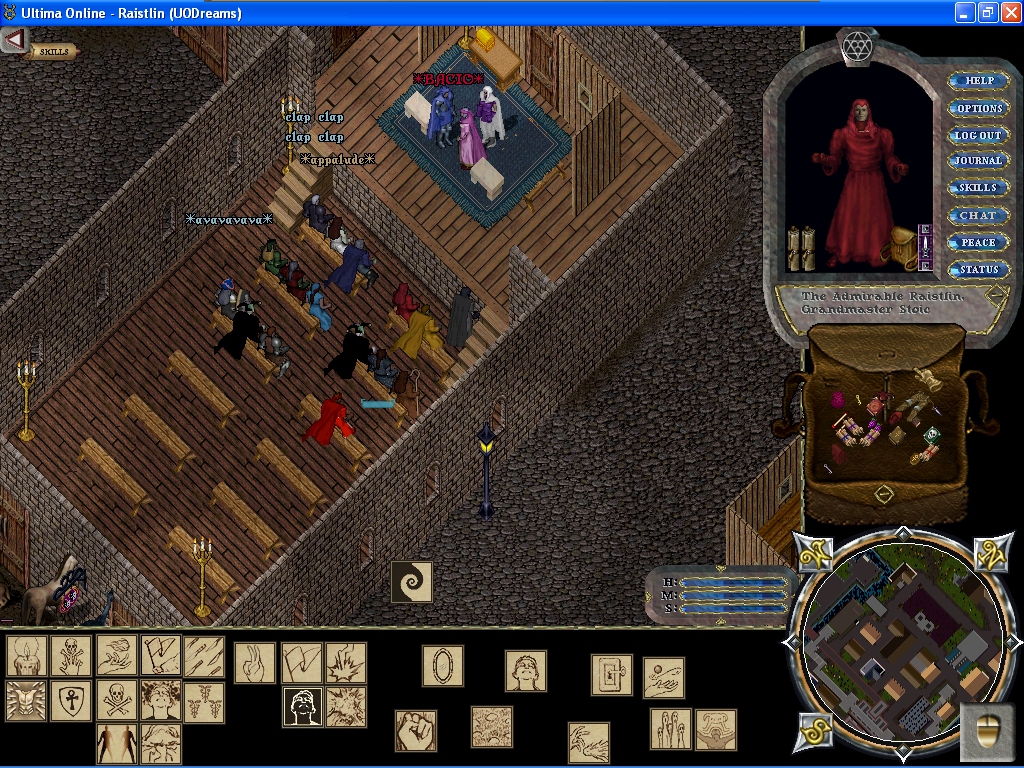Open the Options panel
The height and width of the screenshot is (768, 1024).
pyautogui.click(x=977, y=108)
